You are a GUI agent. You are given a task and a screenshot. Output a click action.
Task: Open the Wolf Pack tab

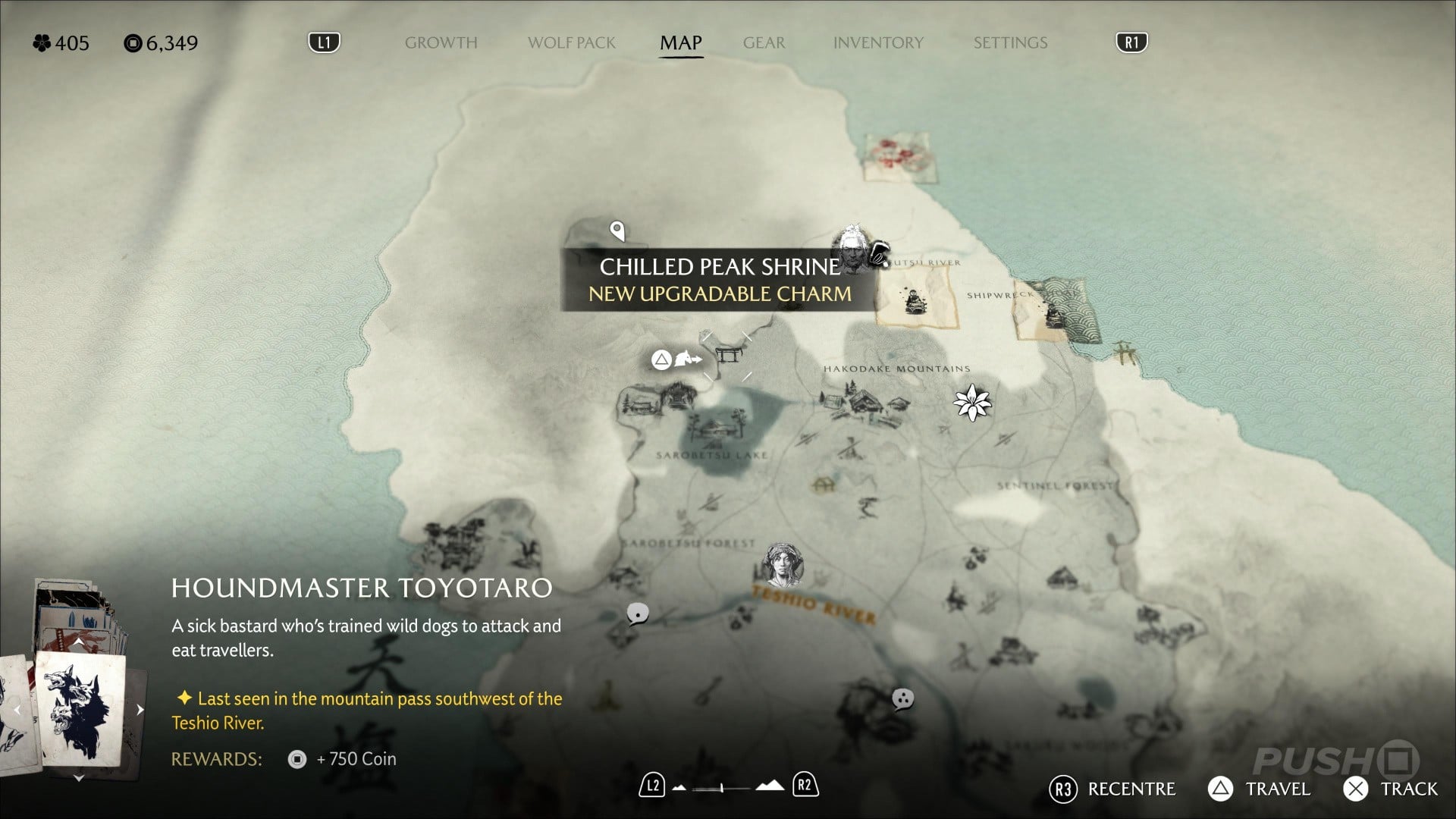pyautogui.click(x=571, y=42)
